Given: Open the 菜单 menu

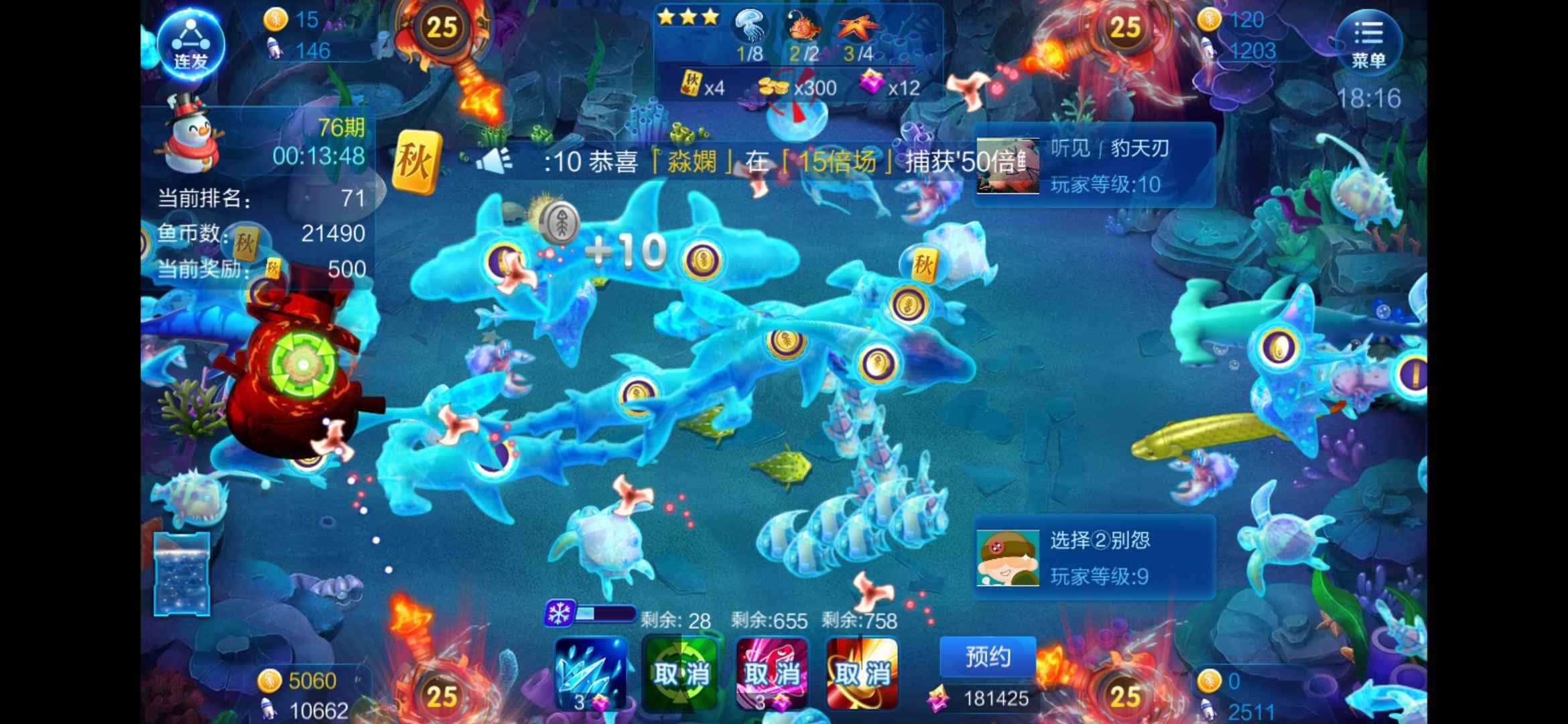Looking at the screenshot, I should [x=1368, y=42].
